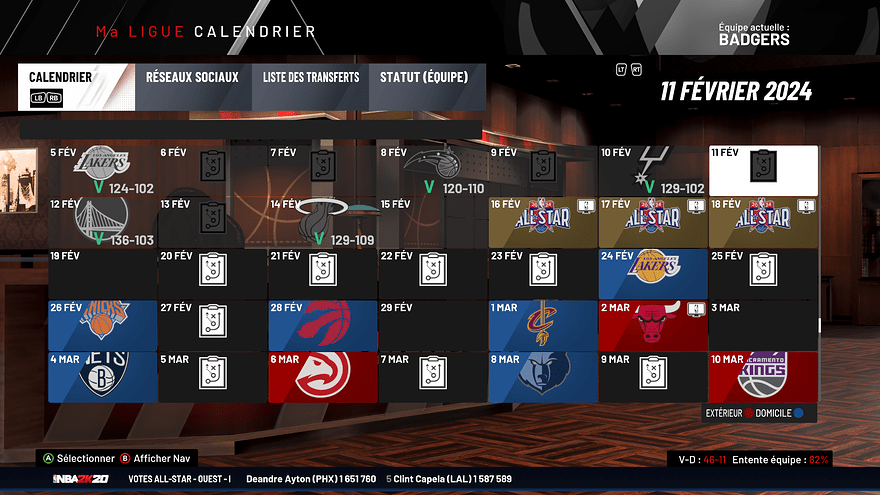Choose the 16 Fév All-Star event tile
This screenshot has height=495, width=880.
543,221
